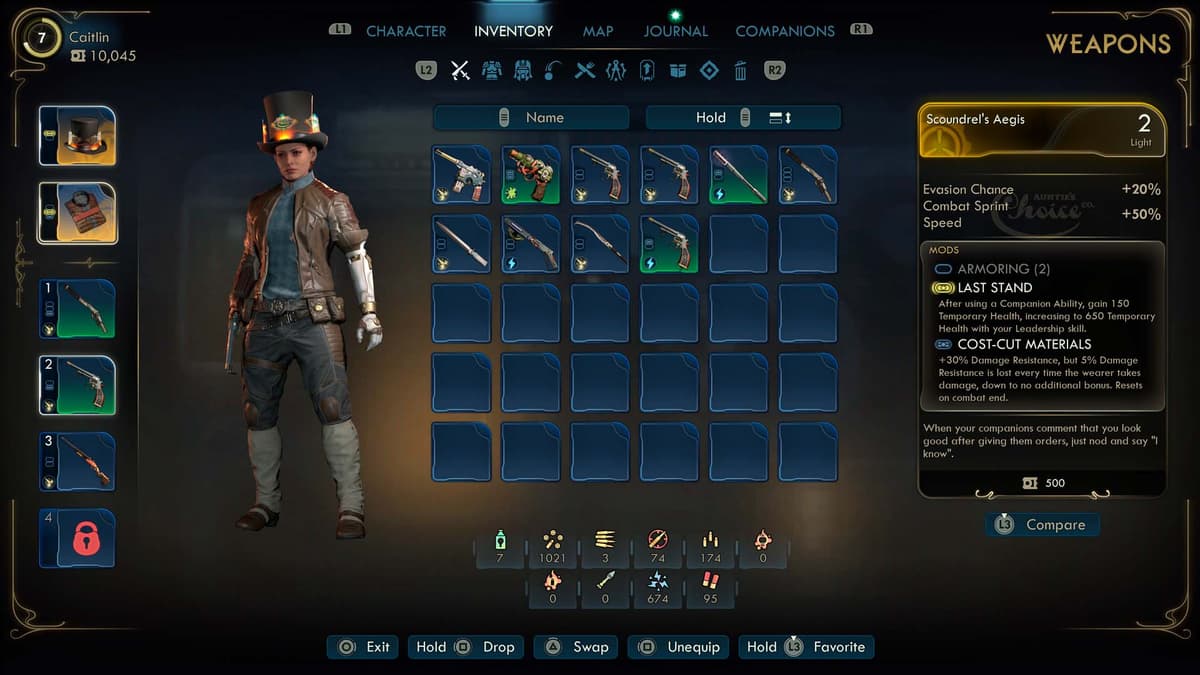
Task: Go to the Journal tab
Action: pos(676,31)
